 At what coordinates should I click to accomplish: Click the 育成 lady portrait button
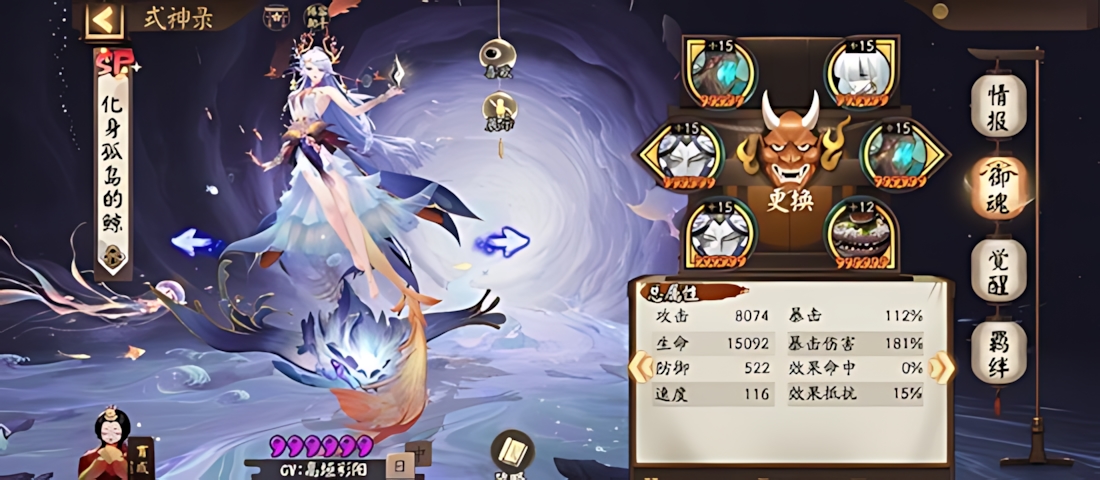point(110,448)
